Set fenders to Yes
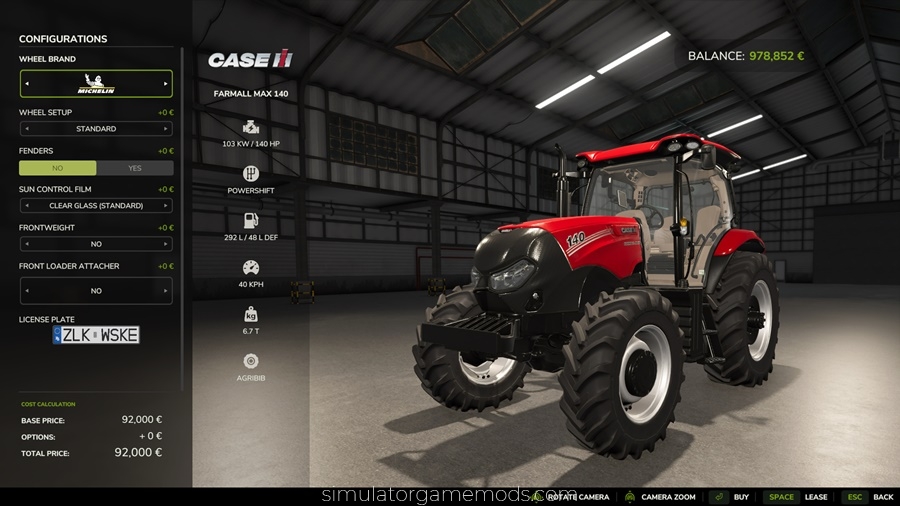 click(135, 168)
